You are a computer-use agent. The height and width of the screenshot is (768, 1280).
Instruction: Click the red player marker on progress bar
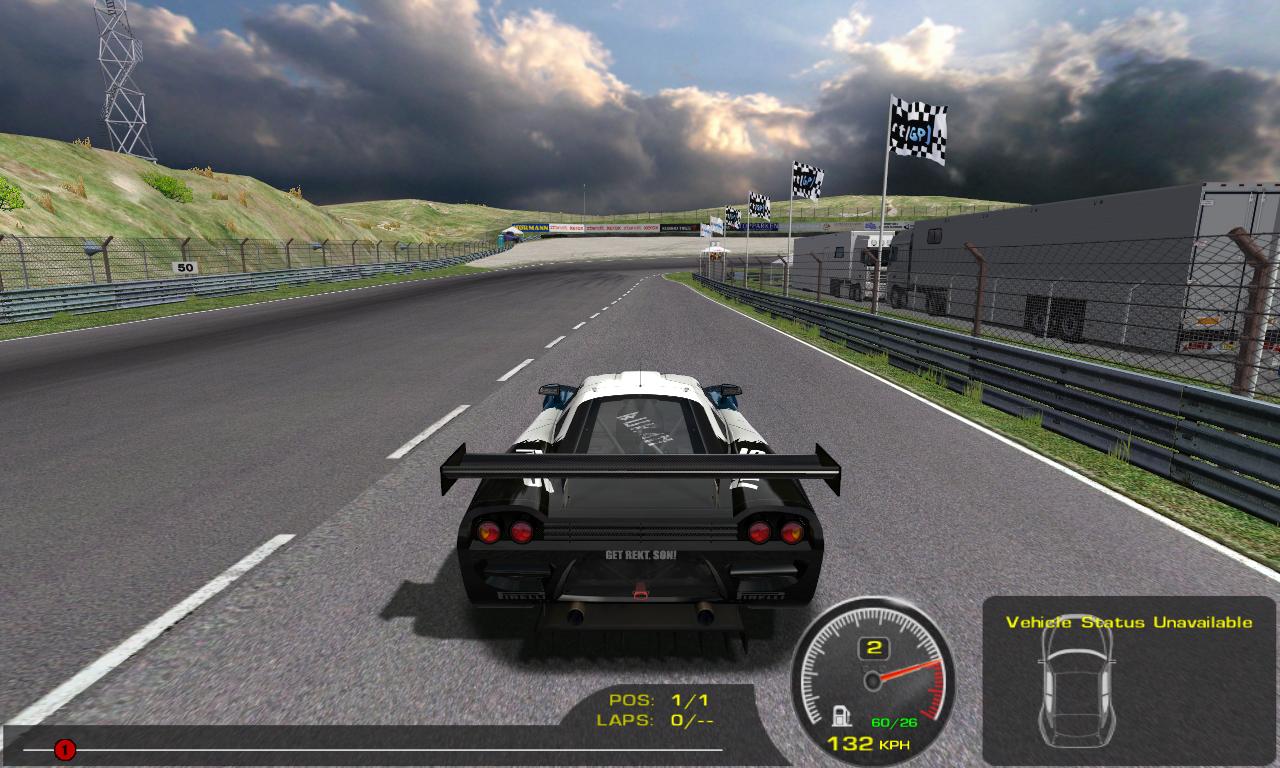(x=65, y=749)
